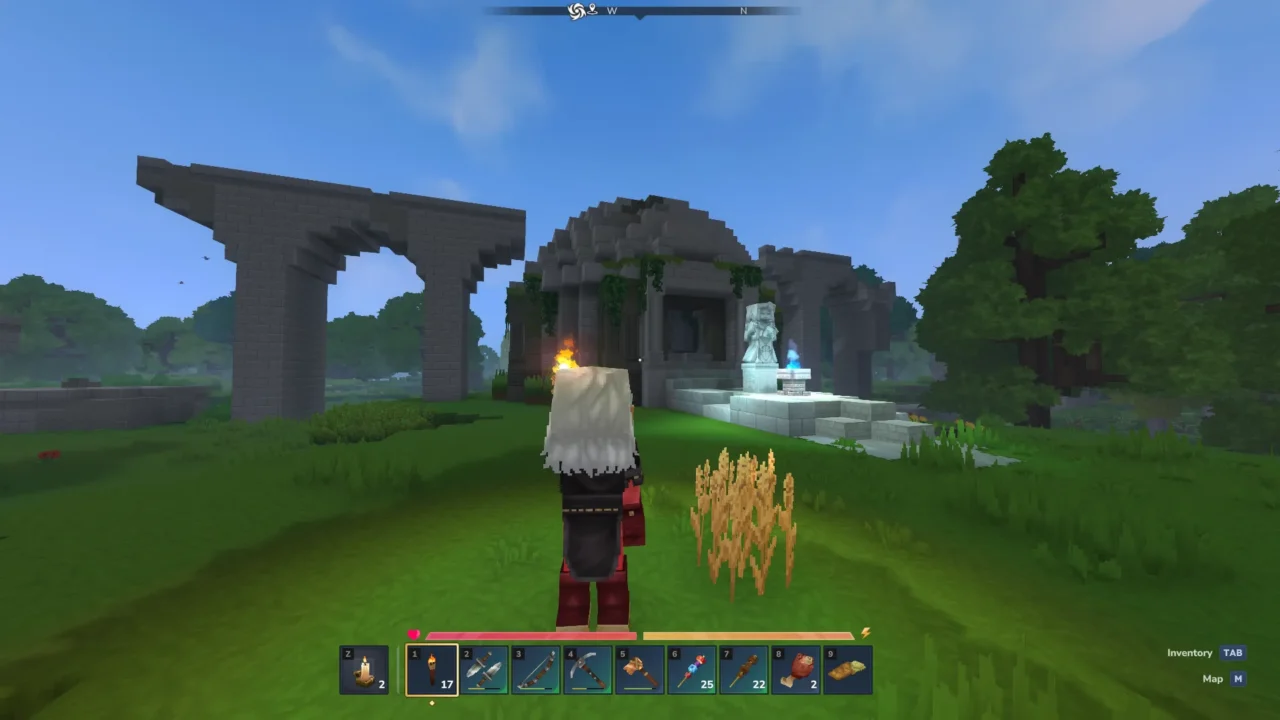The width and height of the screenshot is (1280, 720).
Task: Select the torch hotbar slot
Action: [432, 670]
